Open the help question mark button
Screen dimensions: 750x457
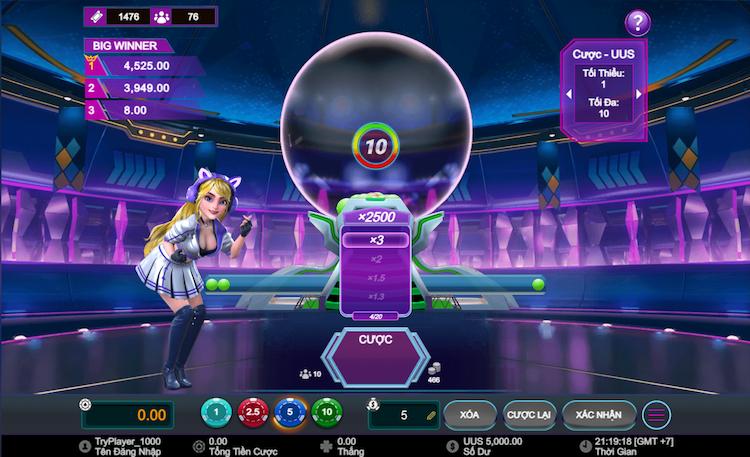coord(637,22)
